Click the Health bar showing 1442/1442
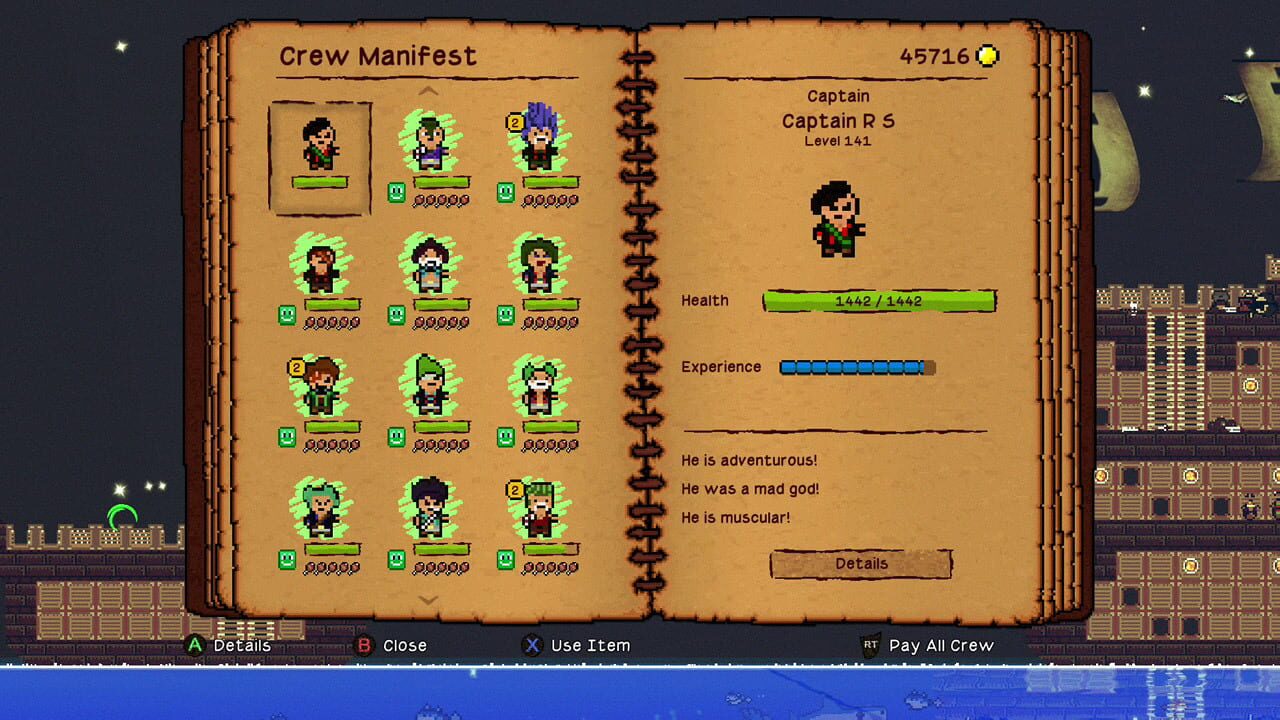Viewport: 1280px width, 720px height. coord(880,300)
